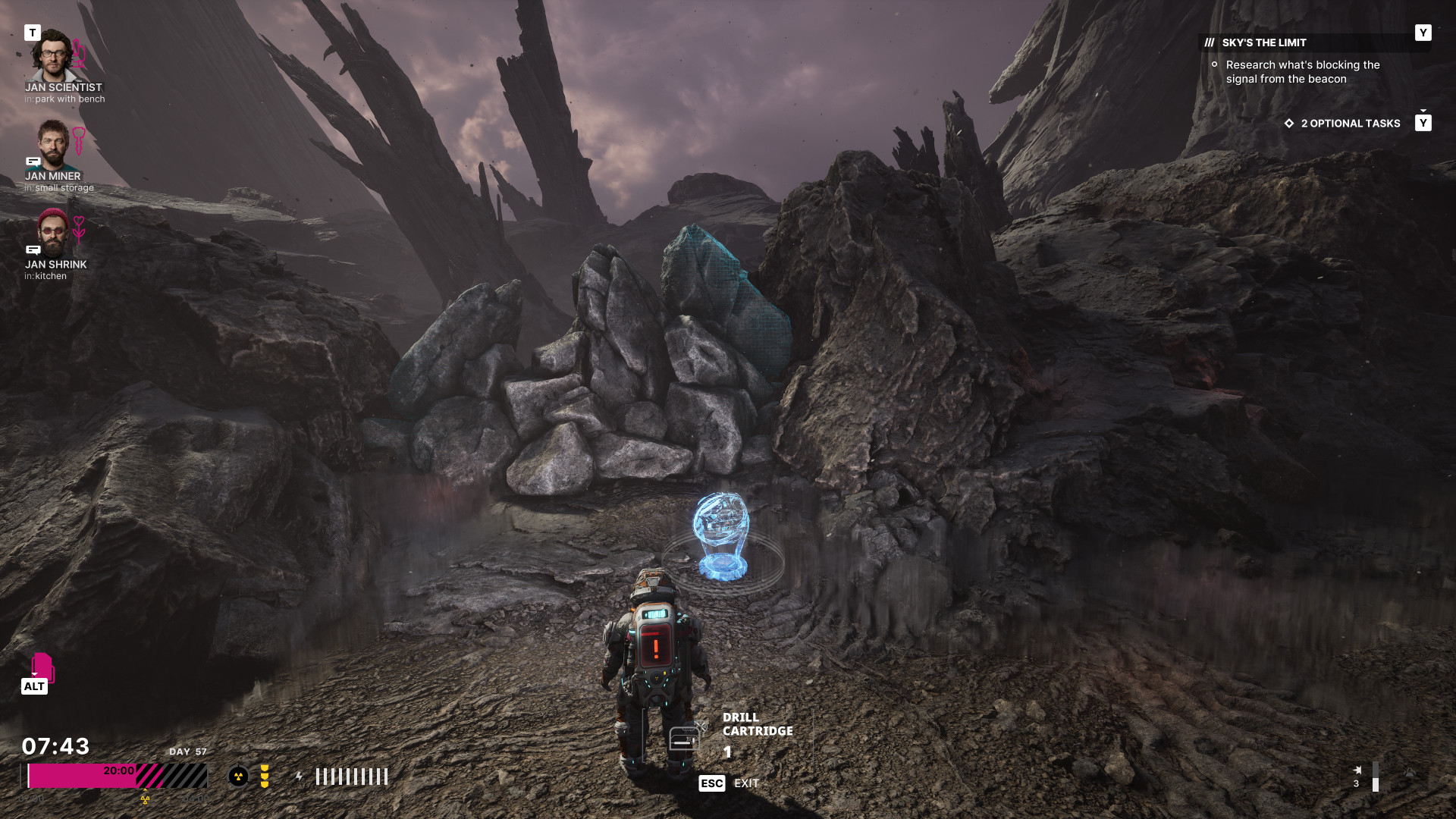This screenshot has height=819, width=1456.
Task: Open the Sky's The Limit objective
Action: pyautogui.click(x=1263, y=43)
